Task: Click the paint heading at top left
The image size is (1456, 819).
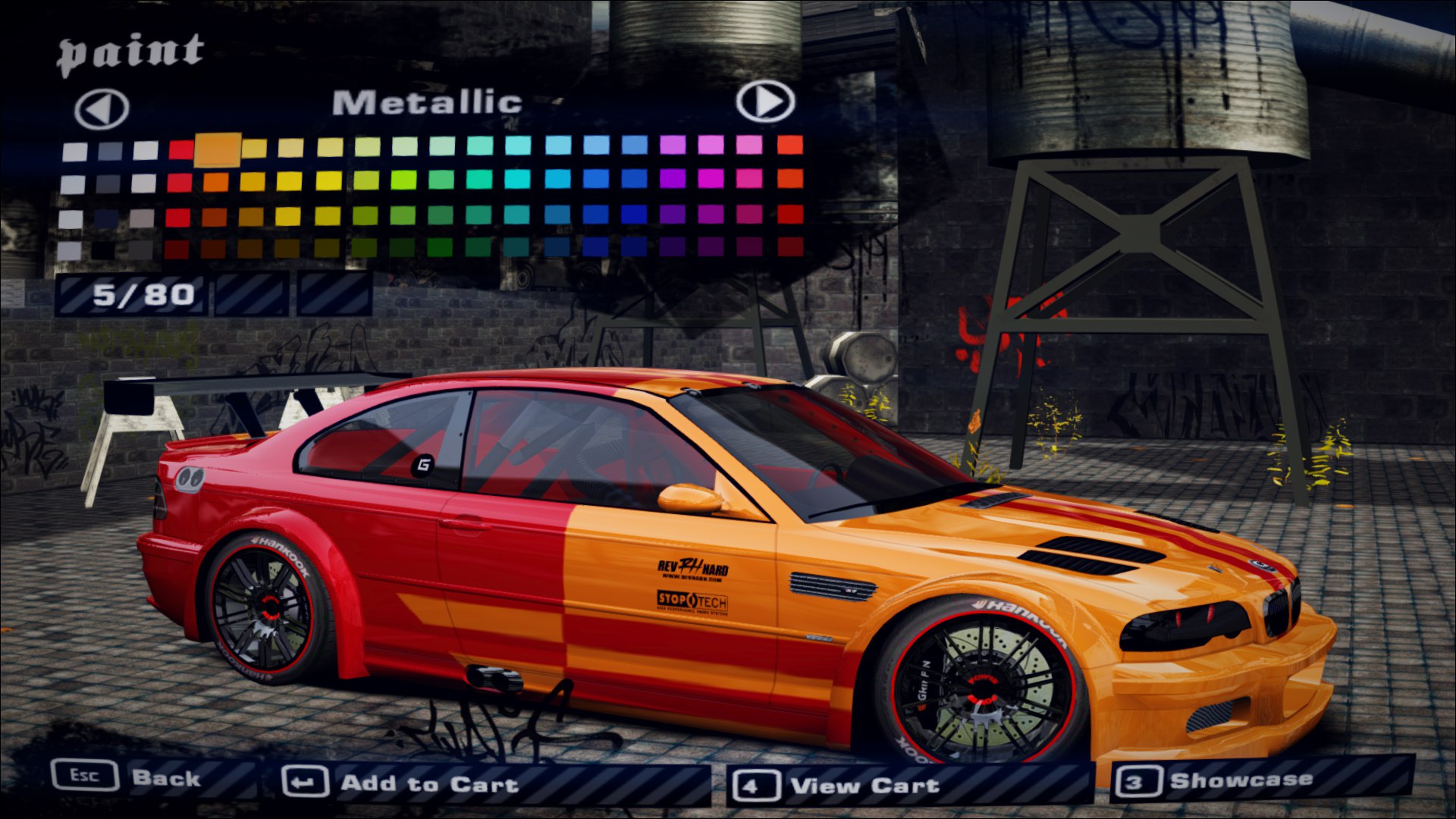Action: [x=130, y=49]
